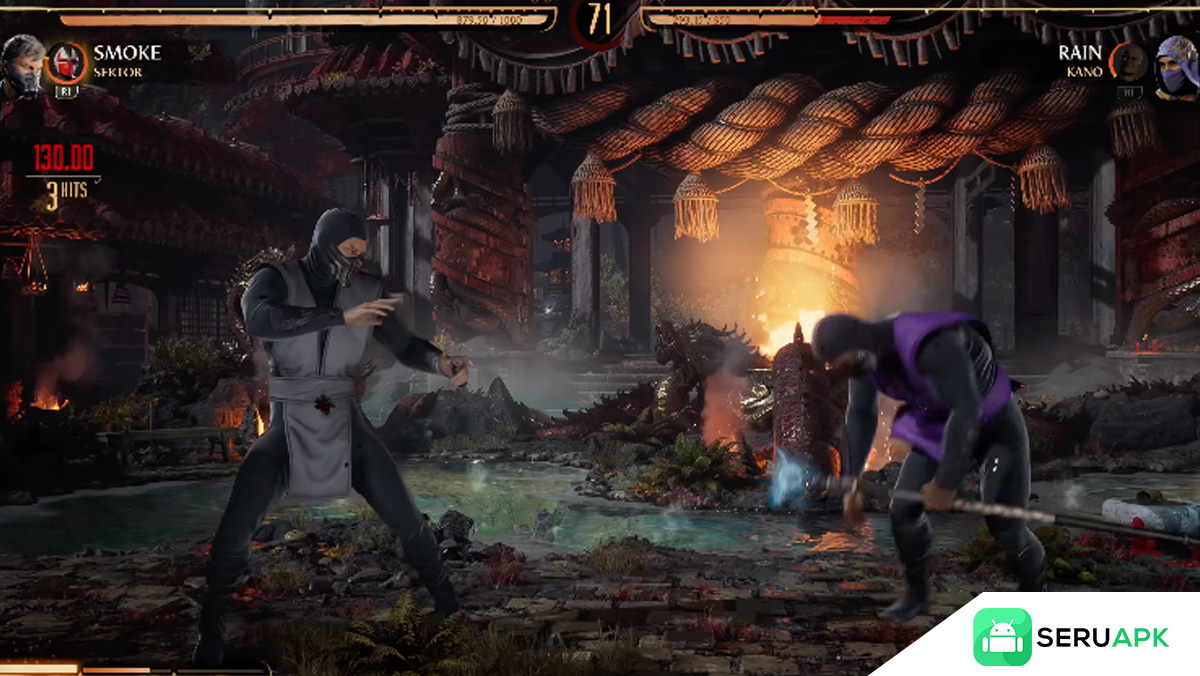
Task: Select the Kano Kameo icon
Action: point(1128,62)
